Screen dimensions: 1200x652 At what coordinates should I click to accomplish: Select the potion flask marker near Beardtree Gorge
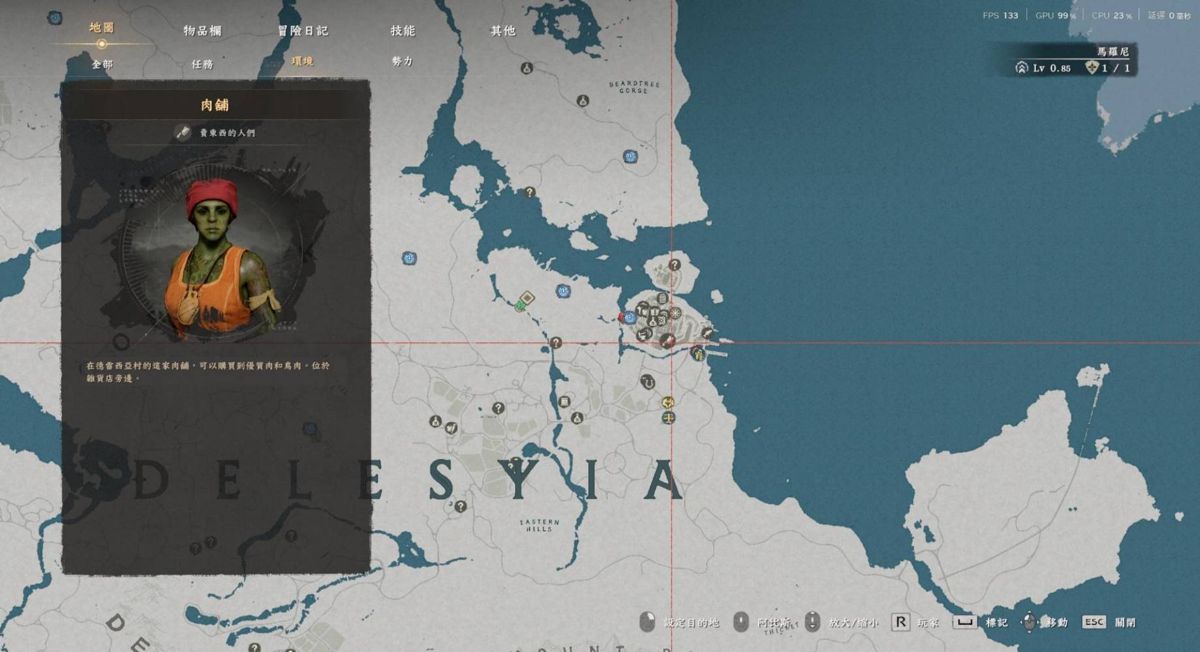pyautogui.click(x=581, y=101)
